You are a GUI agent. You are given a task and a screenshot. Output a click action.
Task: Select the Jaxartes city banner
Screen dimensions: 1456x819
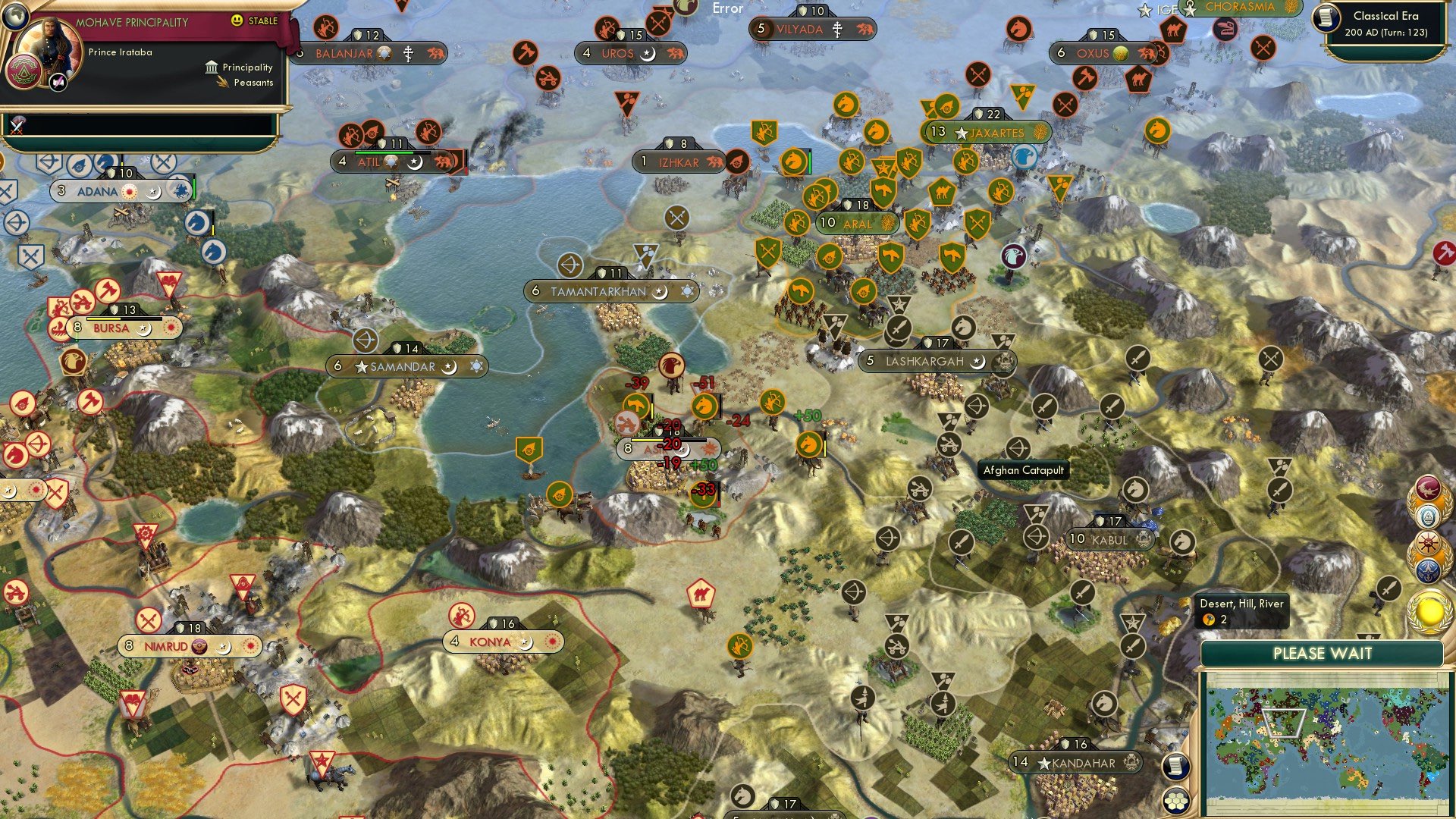point(986,131)
